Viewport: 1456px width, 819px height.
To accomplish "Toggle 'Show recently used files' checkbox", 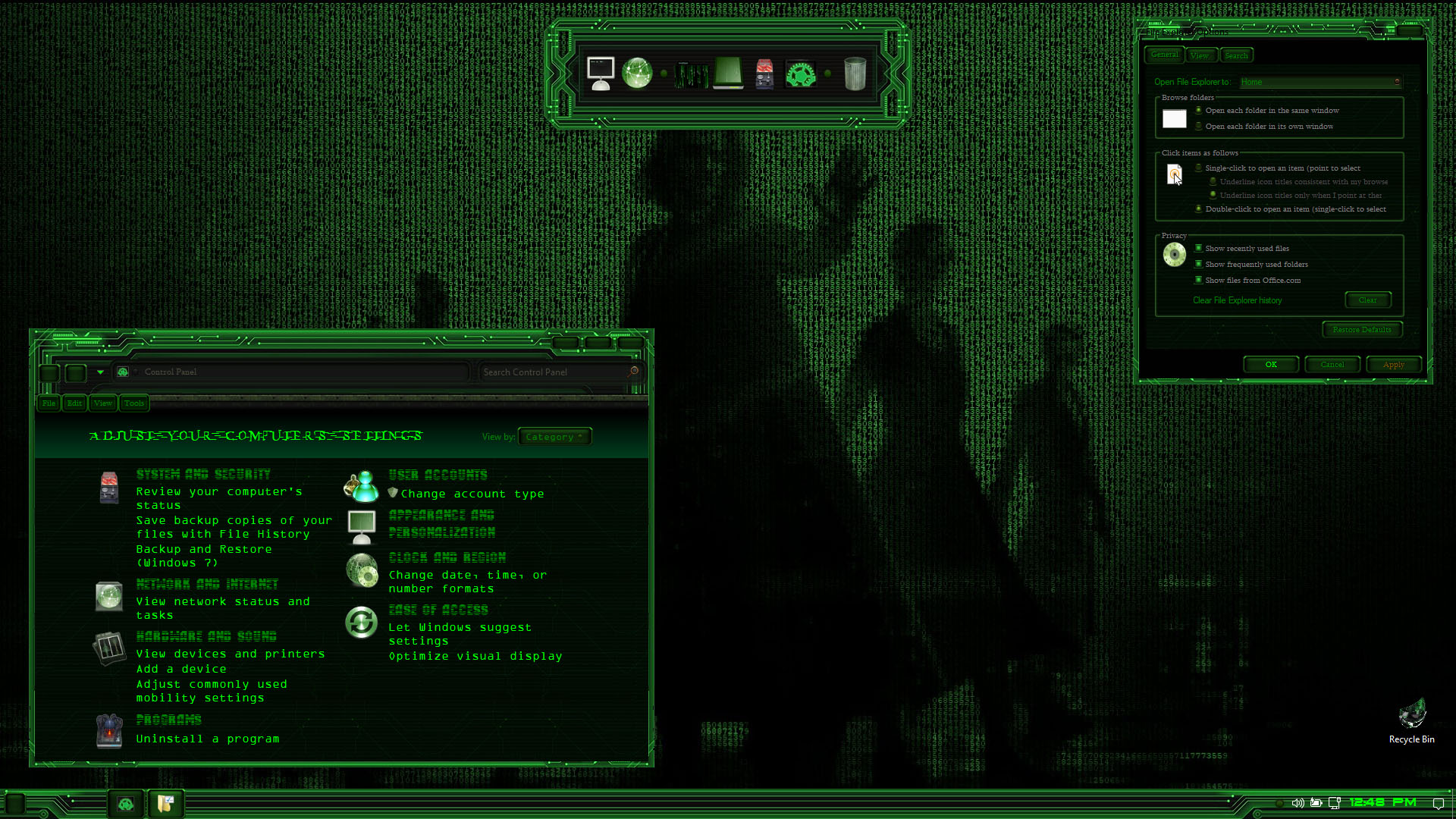I will click(1199, 249).
